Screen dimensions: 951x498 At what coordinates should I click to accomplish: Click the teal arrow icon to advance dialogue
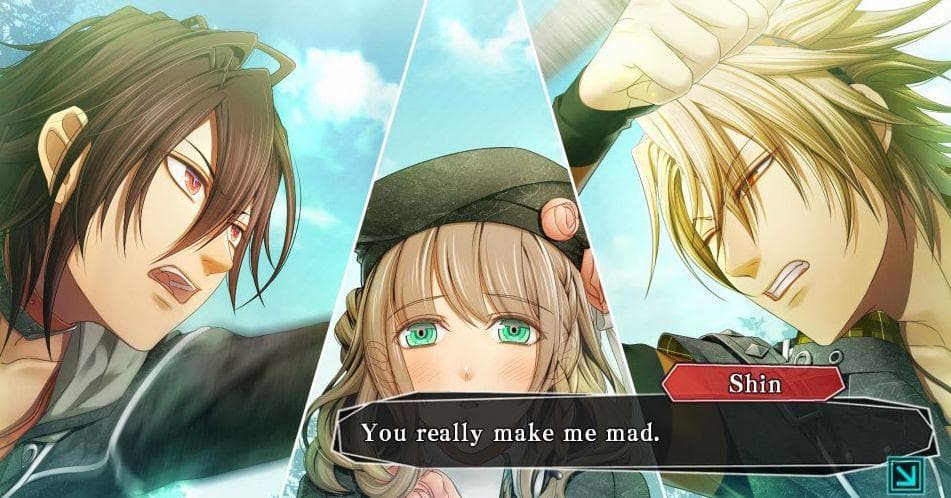[905, 472]
